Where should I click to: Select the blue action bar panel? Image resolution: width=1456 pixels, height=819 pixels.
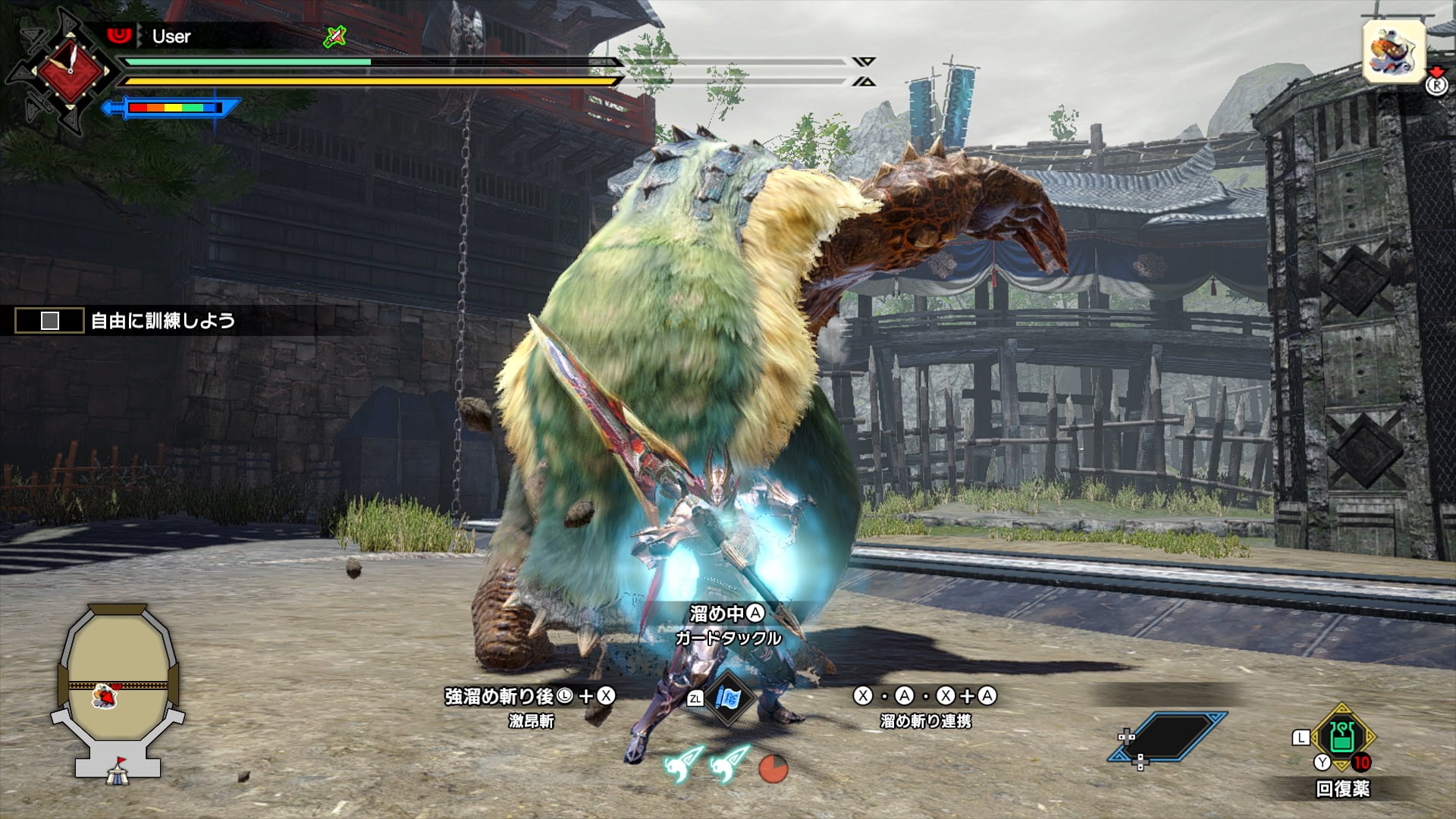pyautogui.click(x=1166, y=736)
